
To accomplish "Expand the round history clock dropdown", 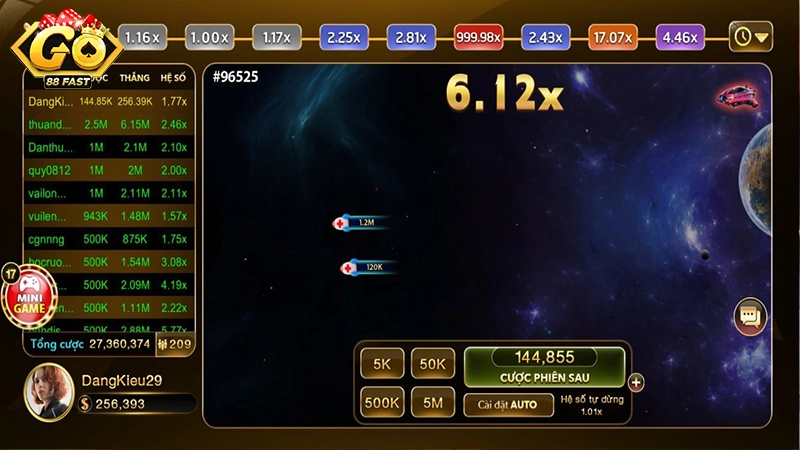I will click(x=750, y=38).
